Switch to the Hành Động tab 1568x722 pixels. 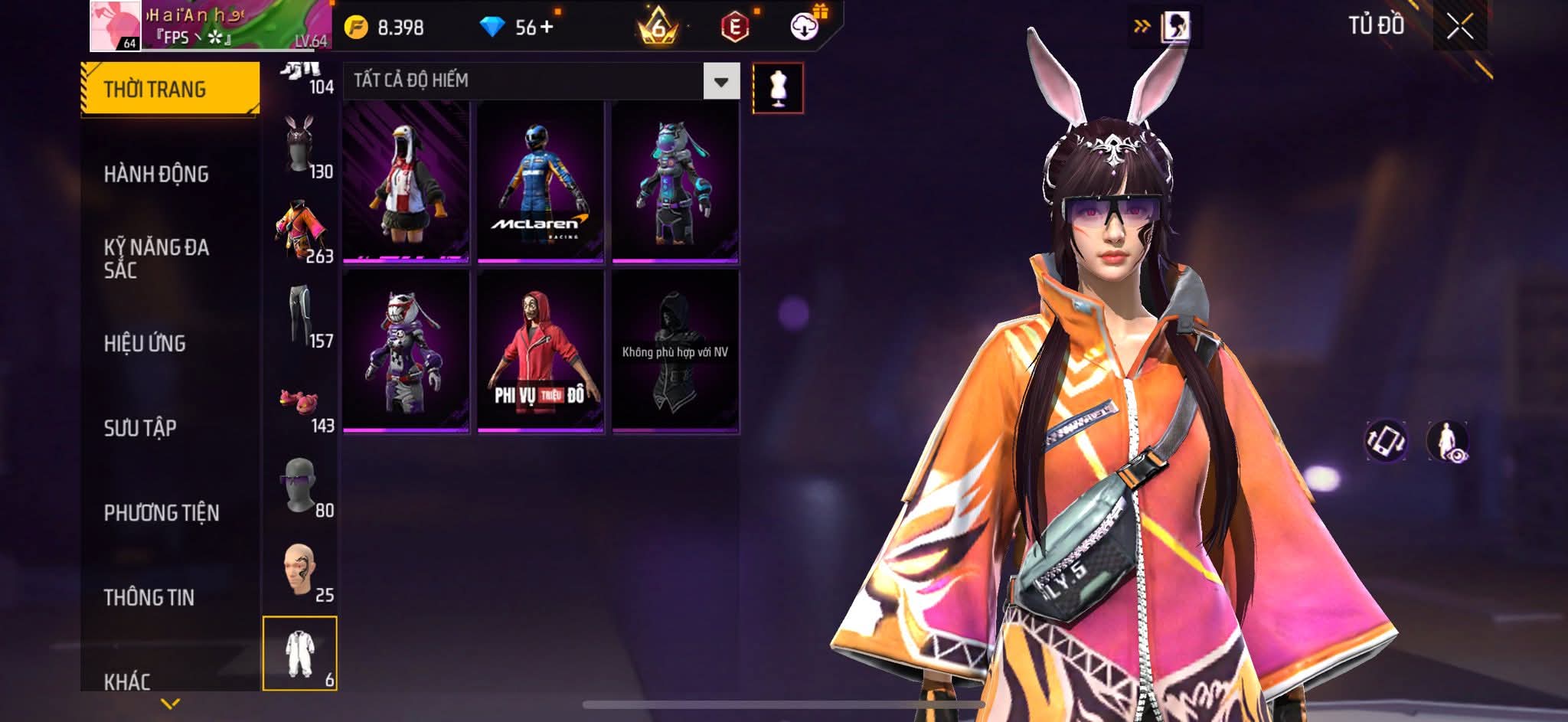pos(156,175)
